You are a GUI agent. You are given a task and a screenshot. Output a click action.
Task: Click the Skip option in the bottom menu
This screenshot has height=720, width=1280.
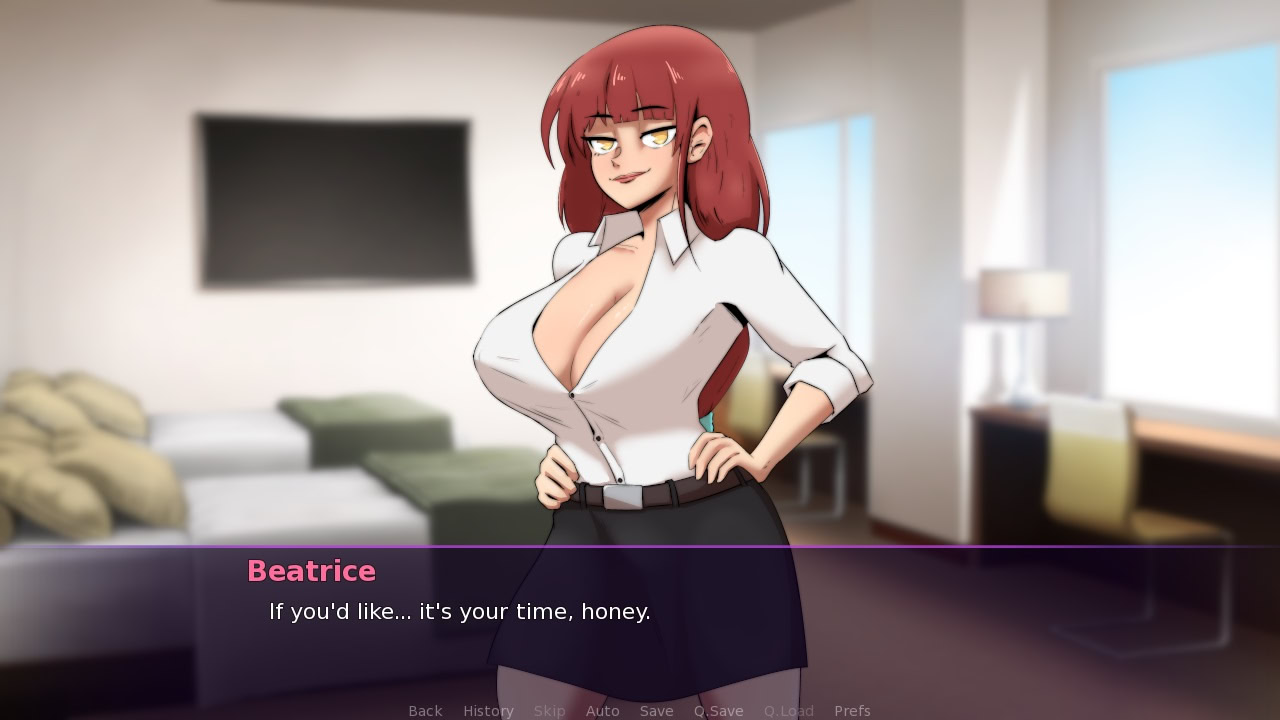550,710
